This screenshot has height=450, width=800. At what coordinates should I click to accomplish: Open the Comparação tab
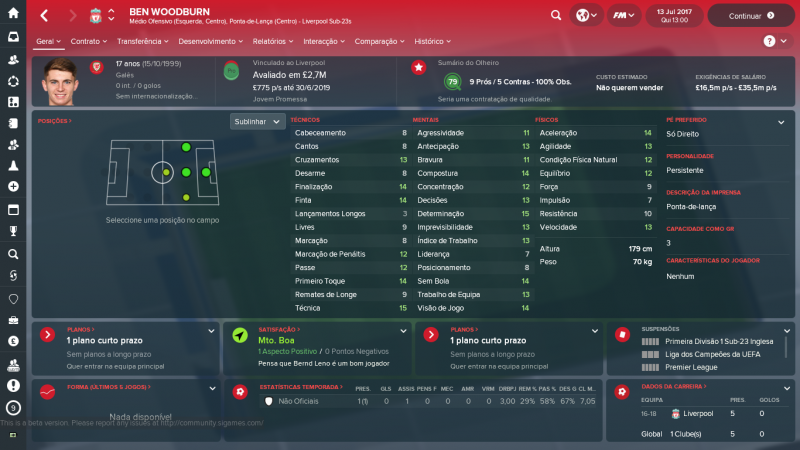379,41
